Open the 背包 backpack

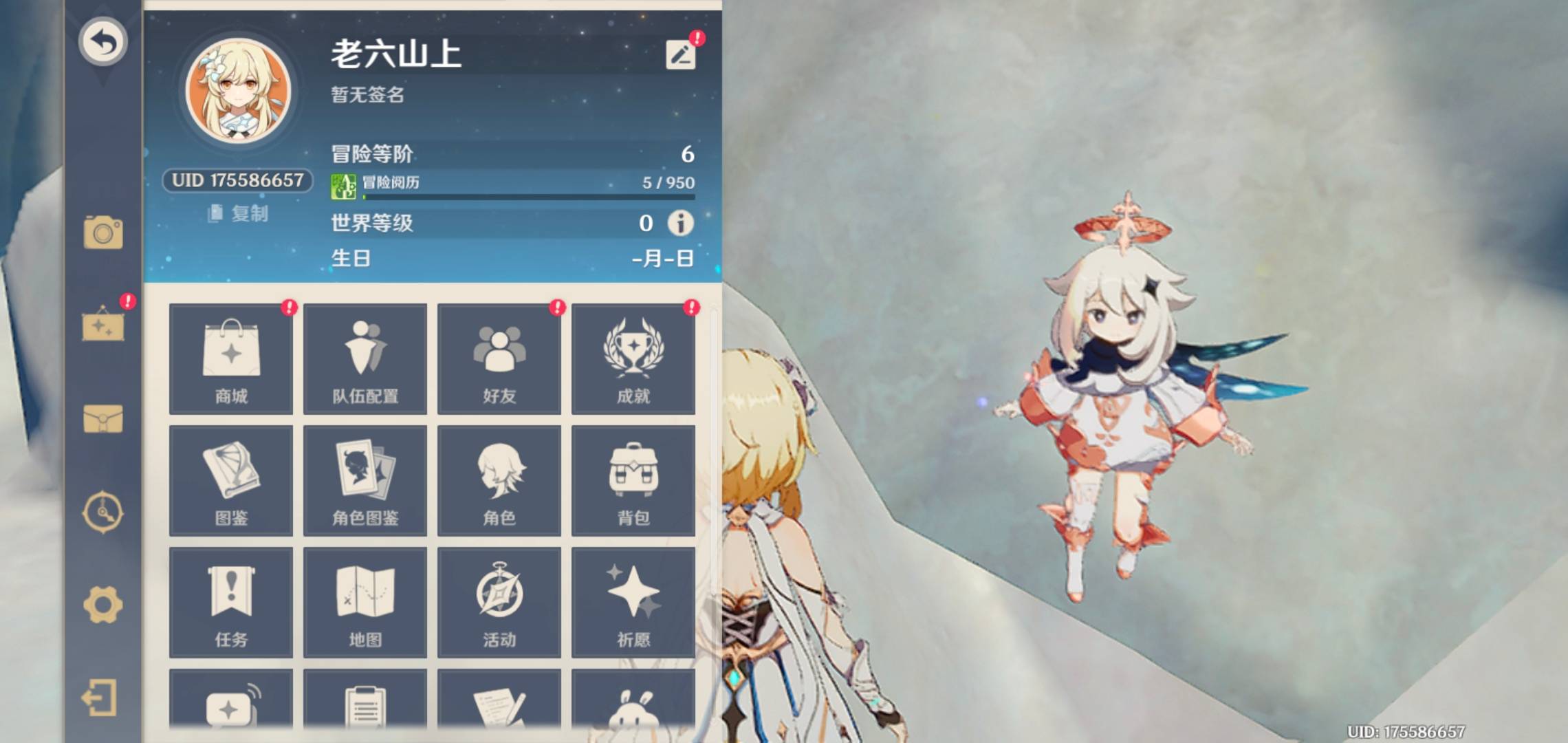pos(633,481)
